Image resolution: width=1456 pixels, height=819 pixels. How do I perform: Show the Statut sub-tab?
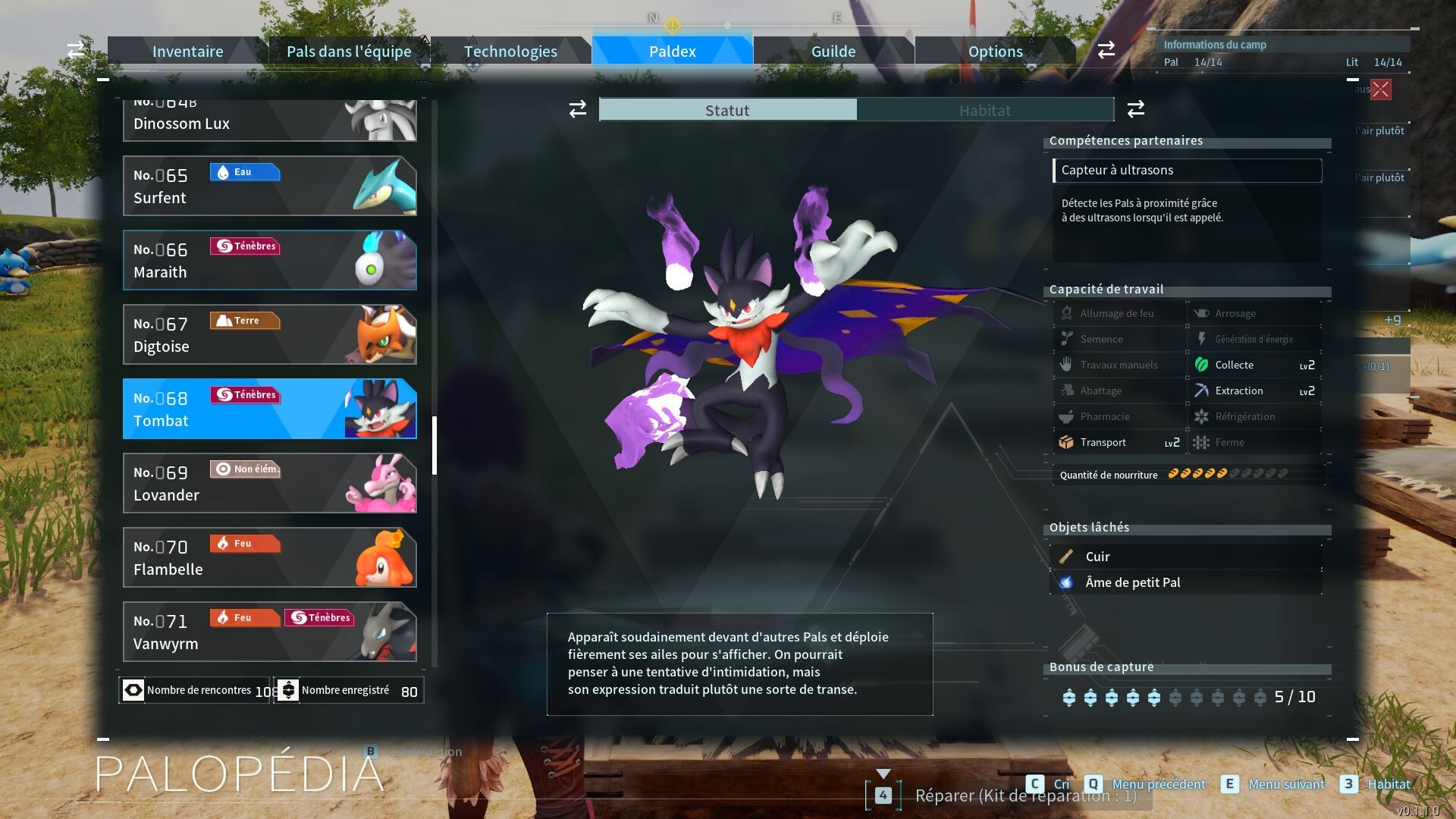(x=727, y=110)
